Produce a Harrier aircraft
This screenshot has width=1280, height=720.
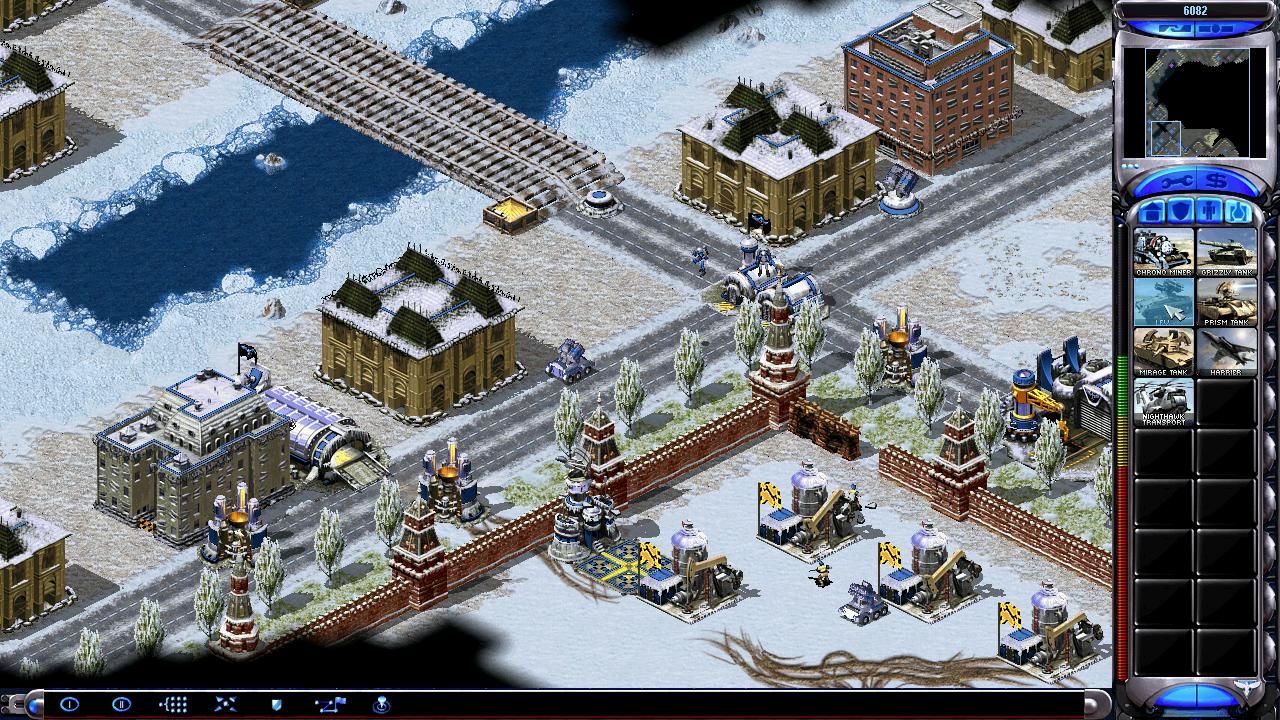[1226, 351]
